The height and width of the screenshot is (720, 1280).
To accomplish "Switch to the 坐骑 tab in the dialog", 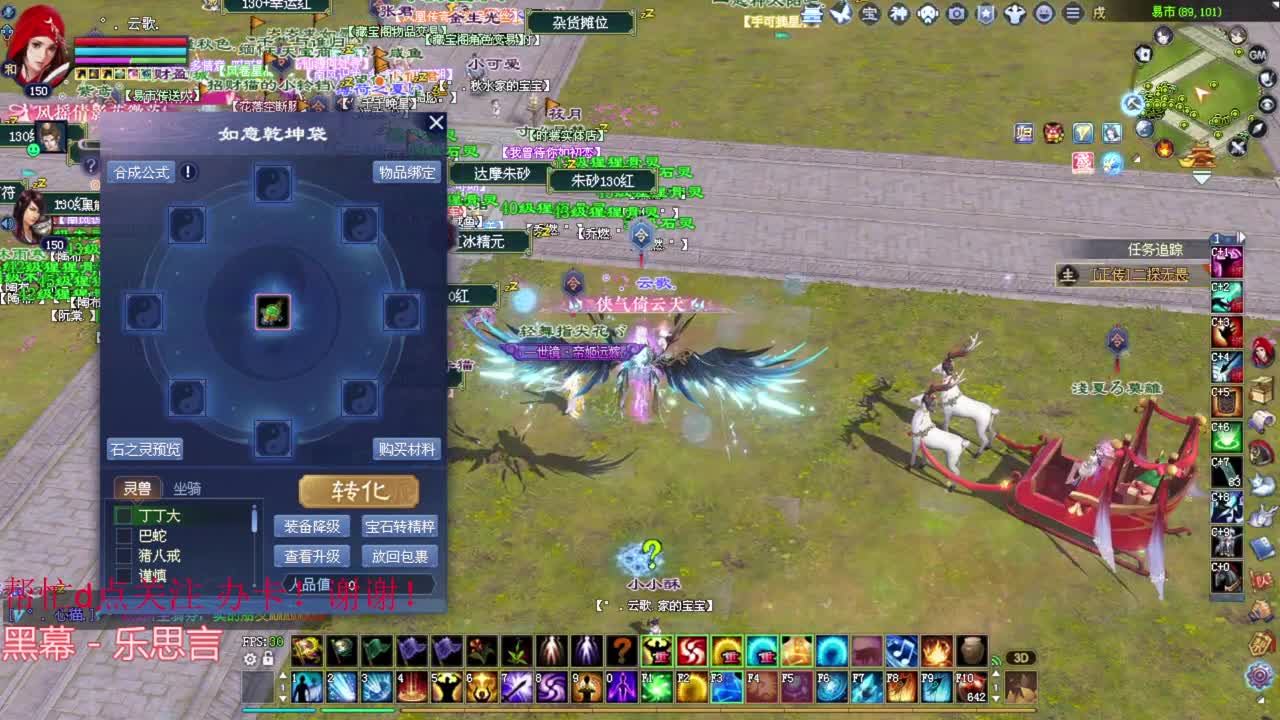I will coord(190,488).
